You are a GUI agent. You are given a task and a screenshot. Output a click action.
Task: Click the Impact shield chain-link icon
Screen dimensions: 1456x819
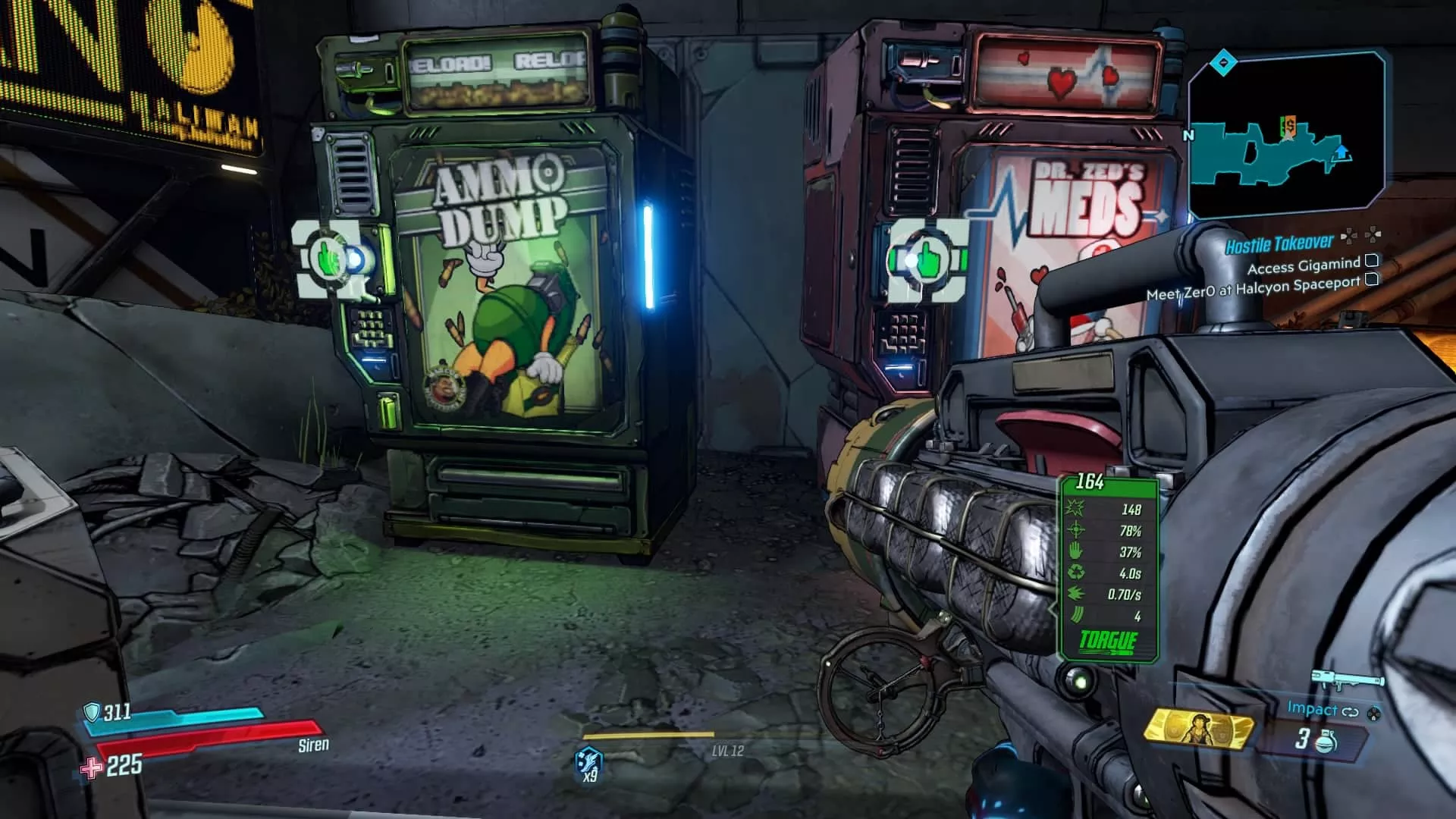(1349, 711)
